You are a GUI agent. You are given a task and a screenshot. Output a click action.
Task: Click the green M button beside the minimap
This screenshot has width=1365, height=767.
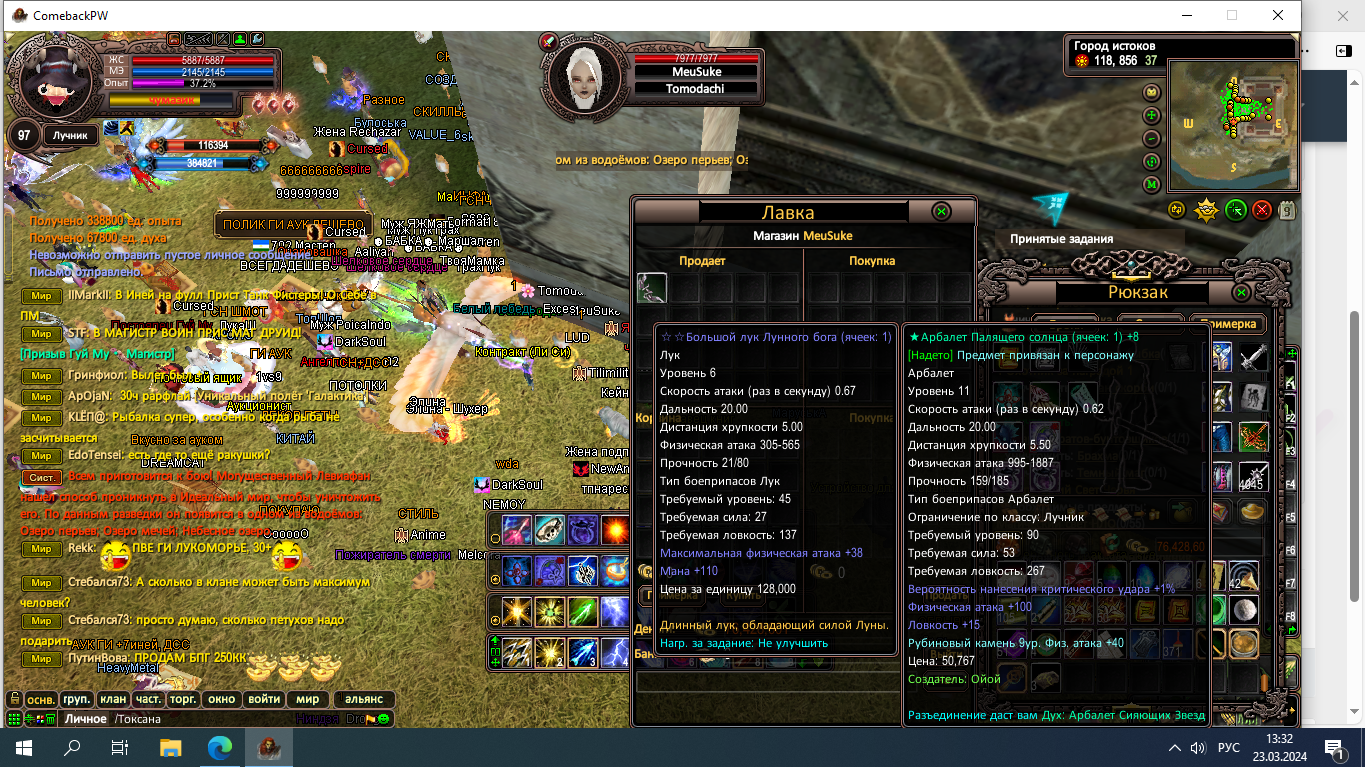point(1151,185)
